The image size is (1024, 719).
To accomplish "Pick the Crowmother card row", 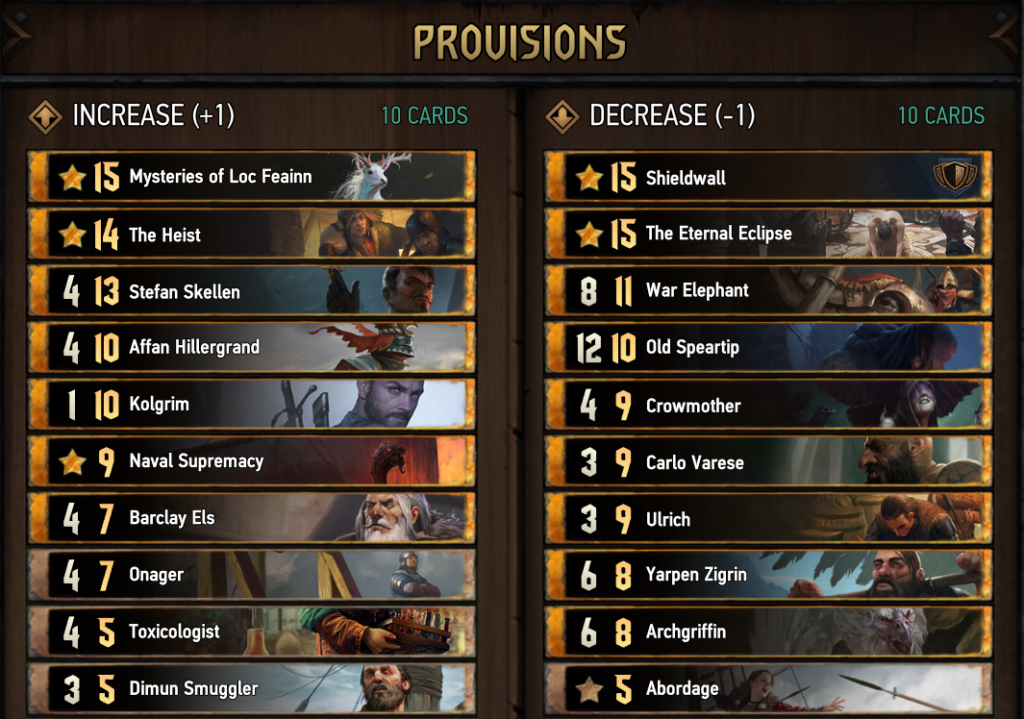I will pyautogui.click(x=767, y=404).
